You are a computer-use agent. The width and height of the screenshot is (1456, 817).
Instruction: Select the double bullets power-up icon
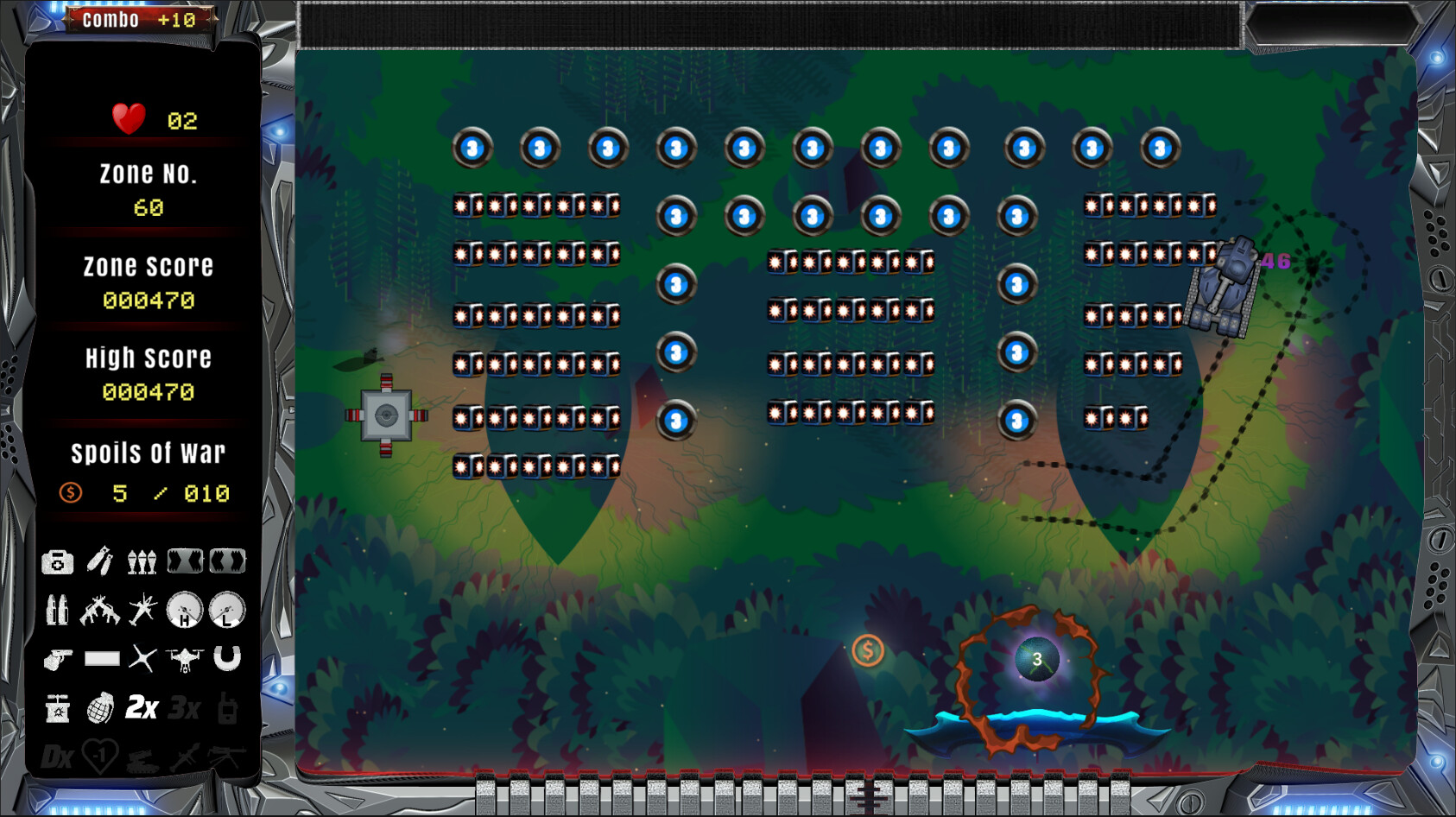[56, 611]
